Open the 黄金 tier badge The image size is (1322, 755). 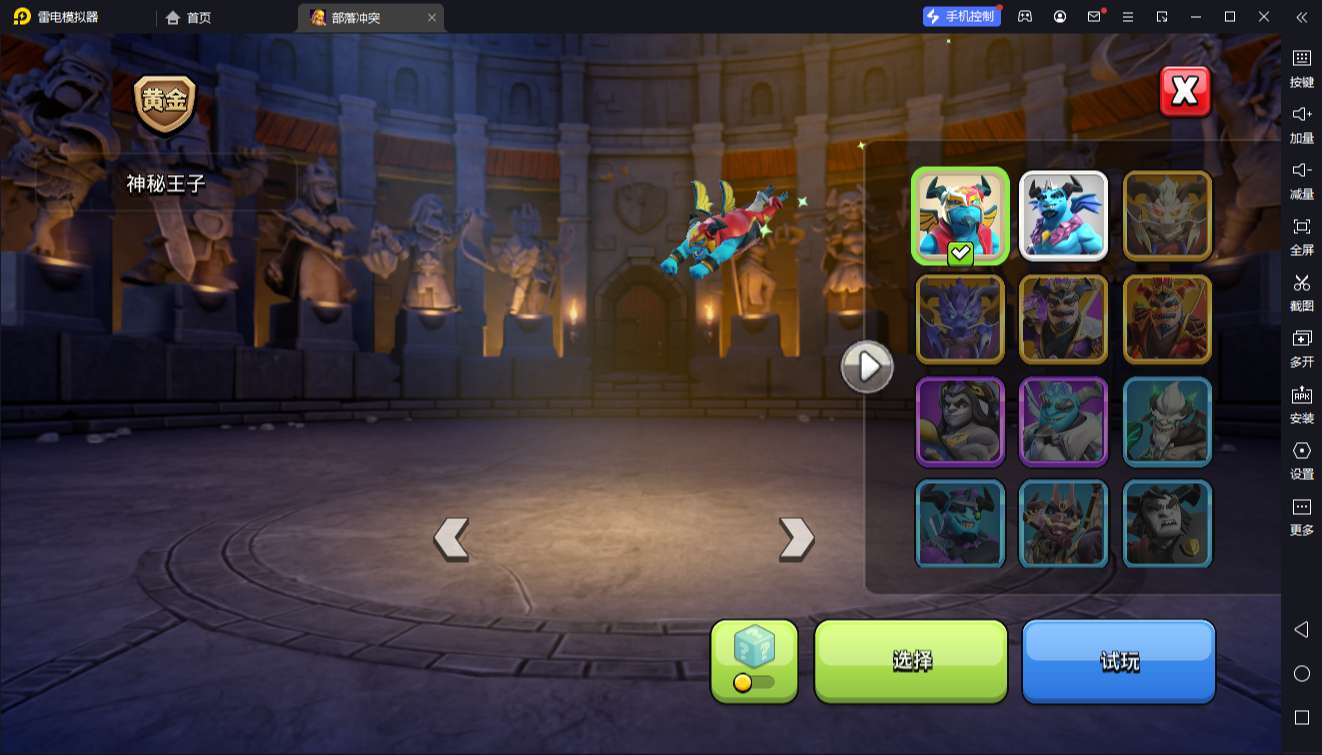165,103
